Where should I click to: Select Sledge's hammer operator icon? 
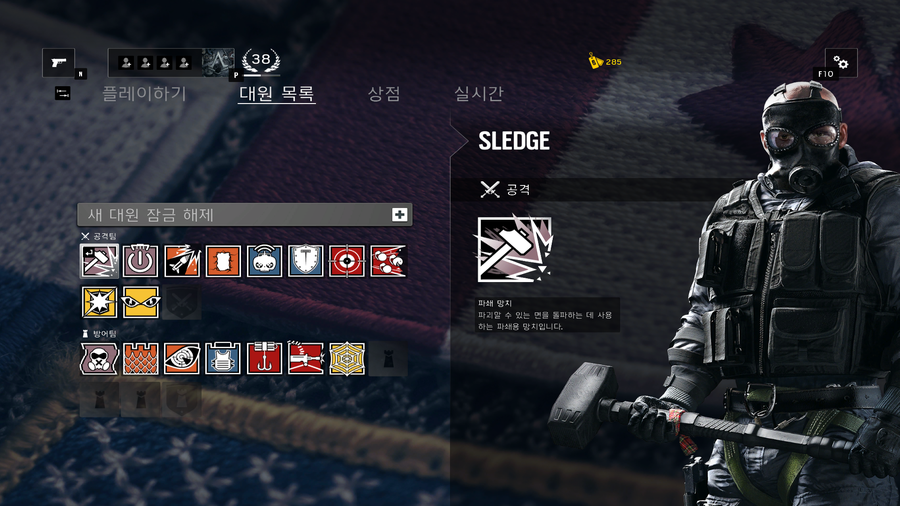coord(99,261)
